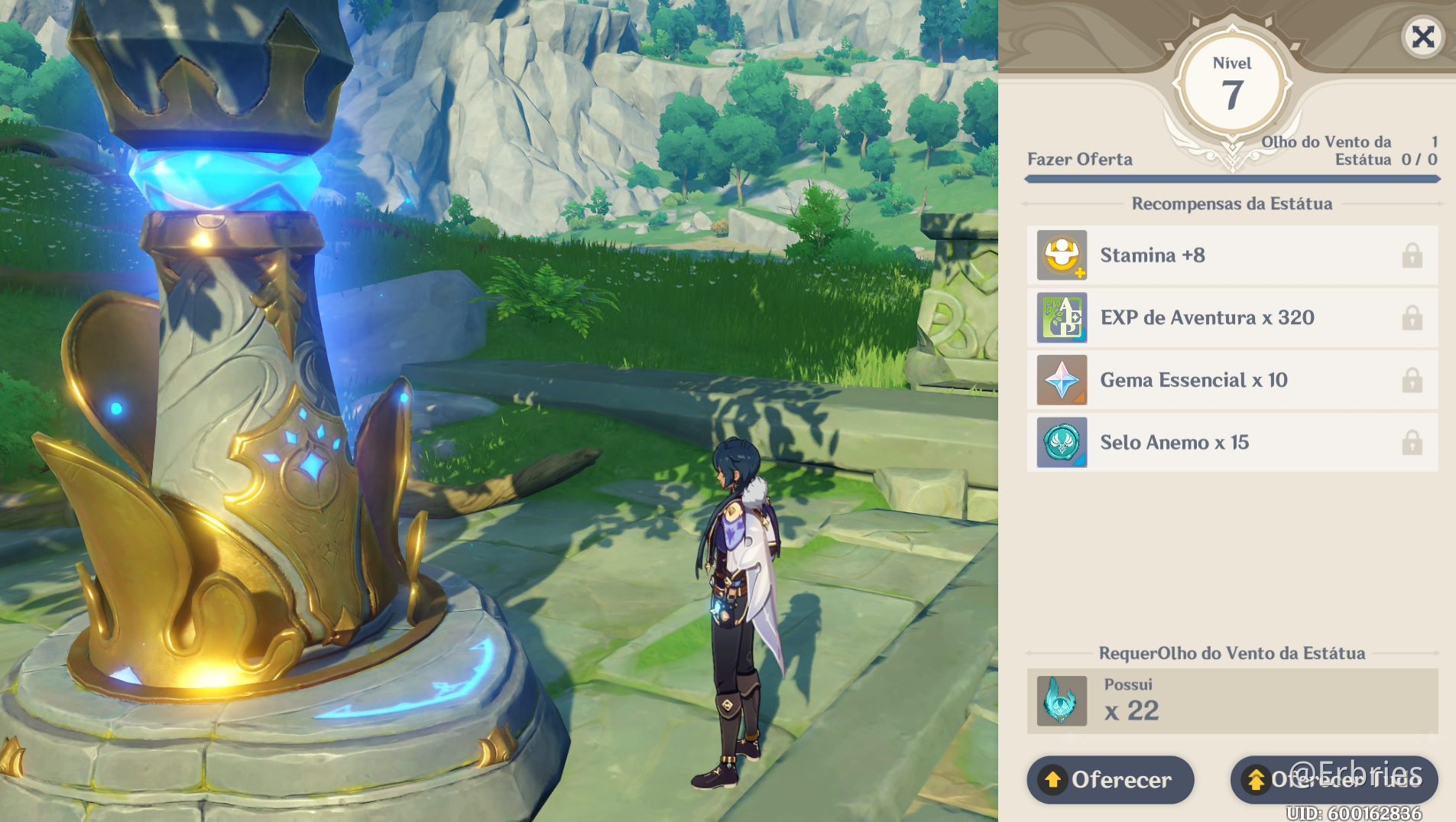The height and width of the screenshot is (822, 1456).
Task: Select the Stamina +8 reward icon
Action: point(1062,255)
